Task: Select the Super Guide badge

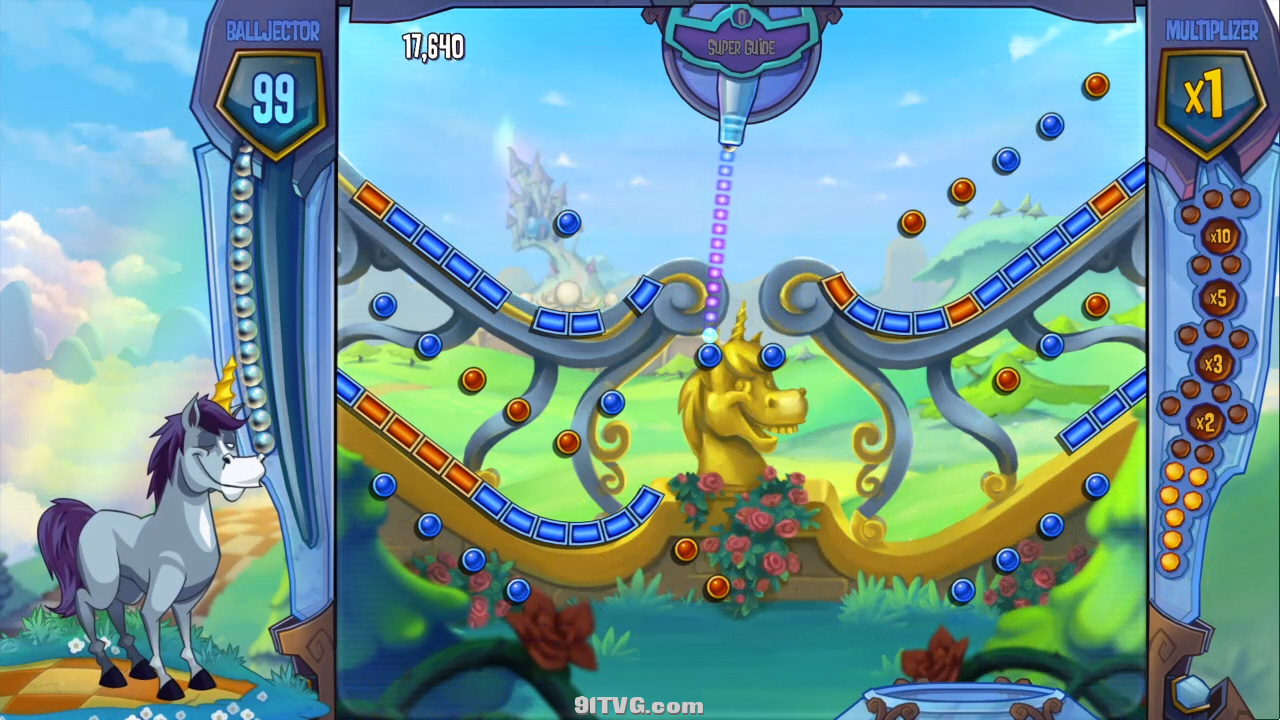Action: (x=742, y=46)
